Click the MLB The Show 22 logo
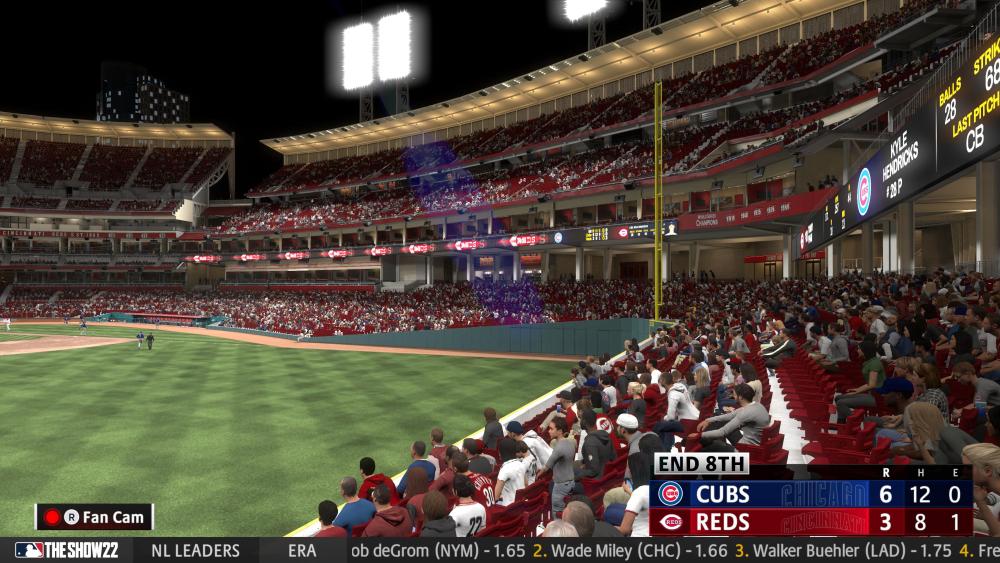 pyautogui.click(x=66, y=551)
